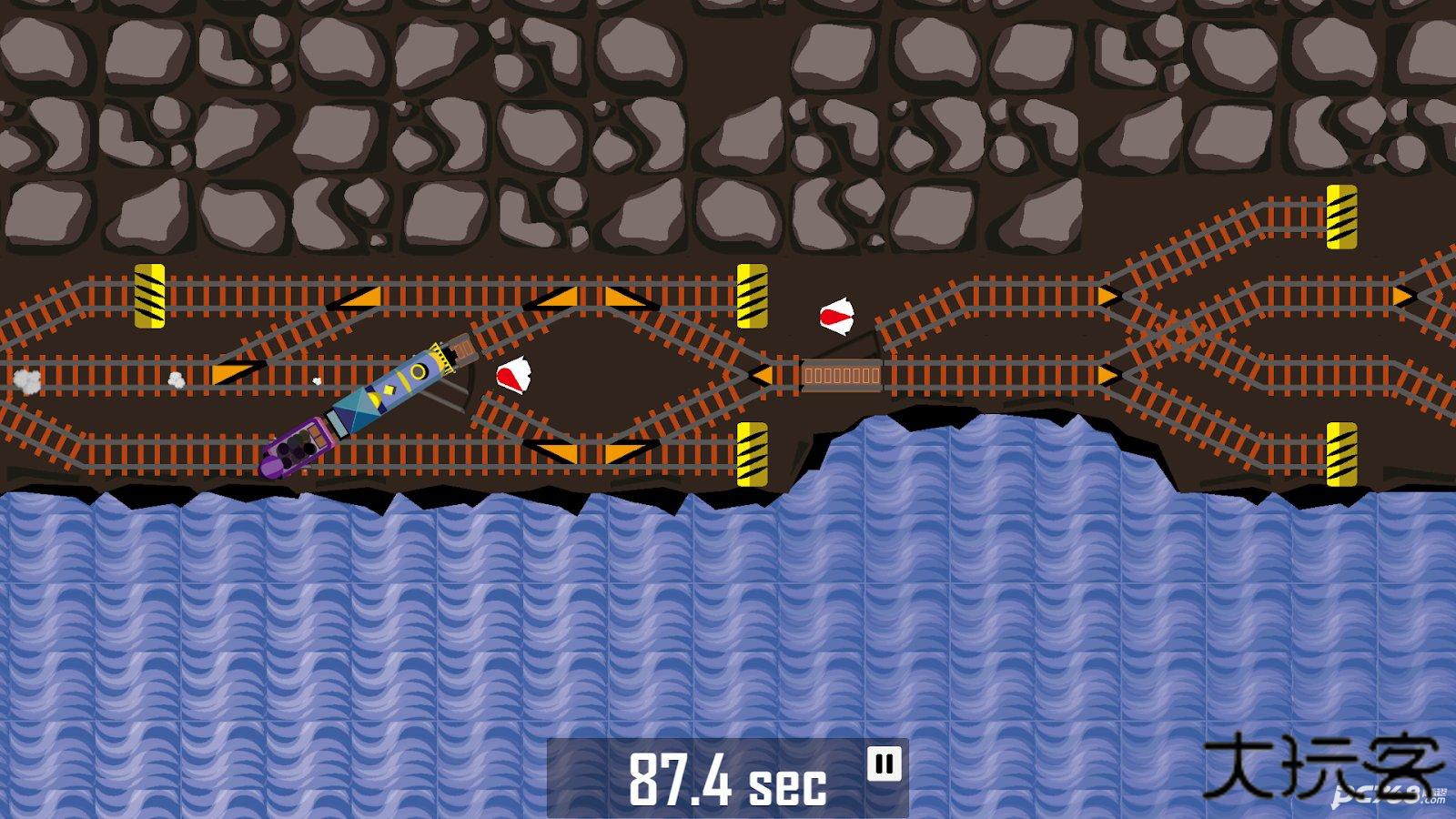Viewport: 1456px width, 819px height.
Task: Pause the game with the pause button
Action: (884, 763)
